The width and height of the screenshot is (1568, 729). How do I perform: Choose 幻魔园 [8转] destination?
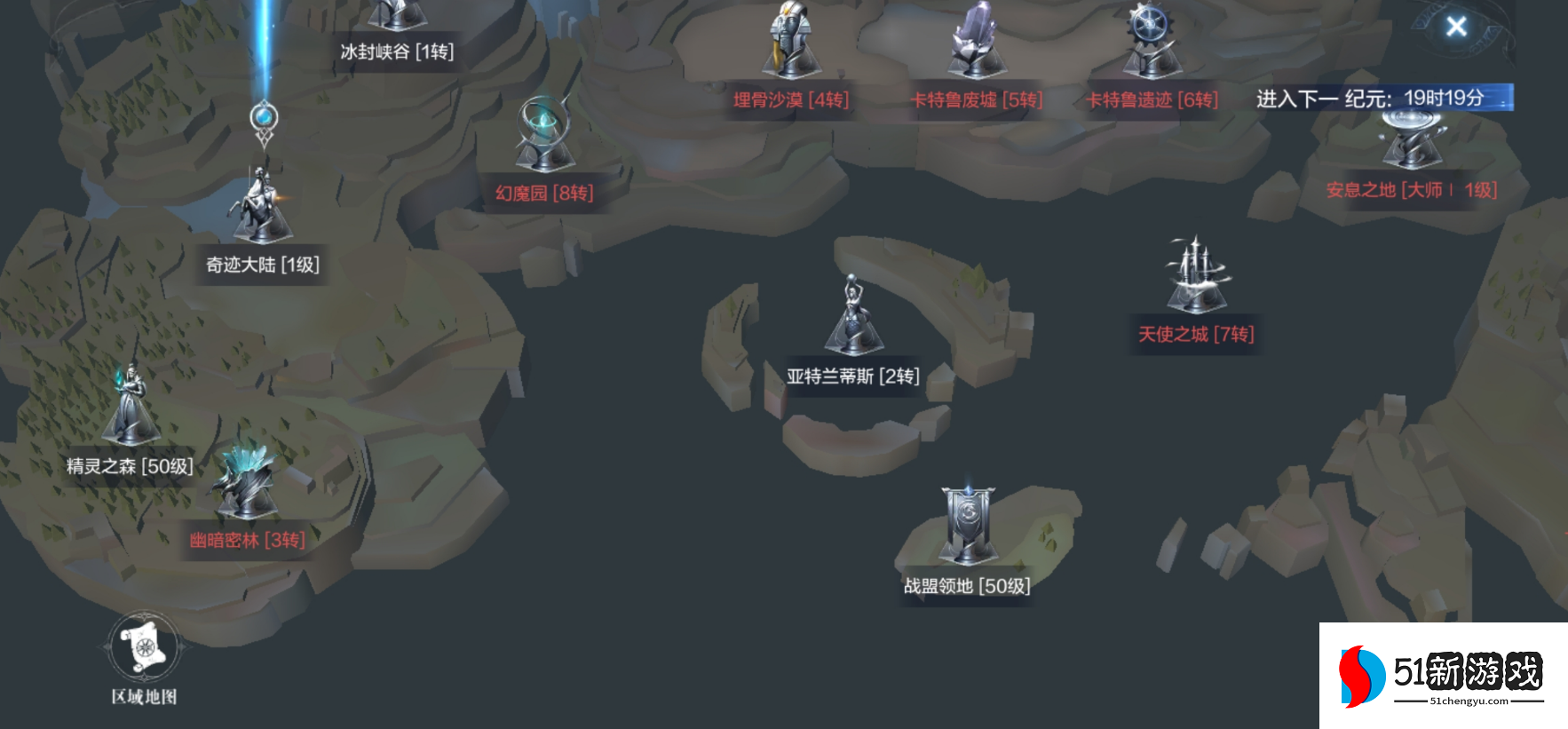click(x=544, y=193)
